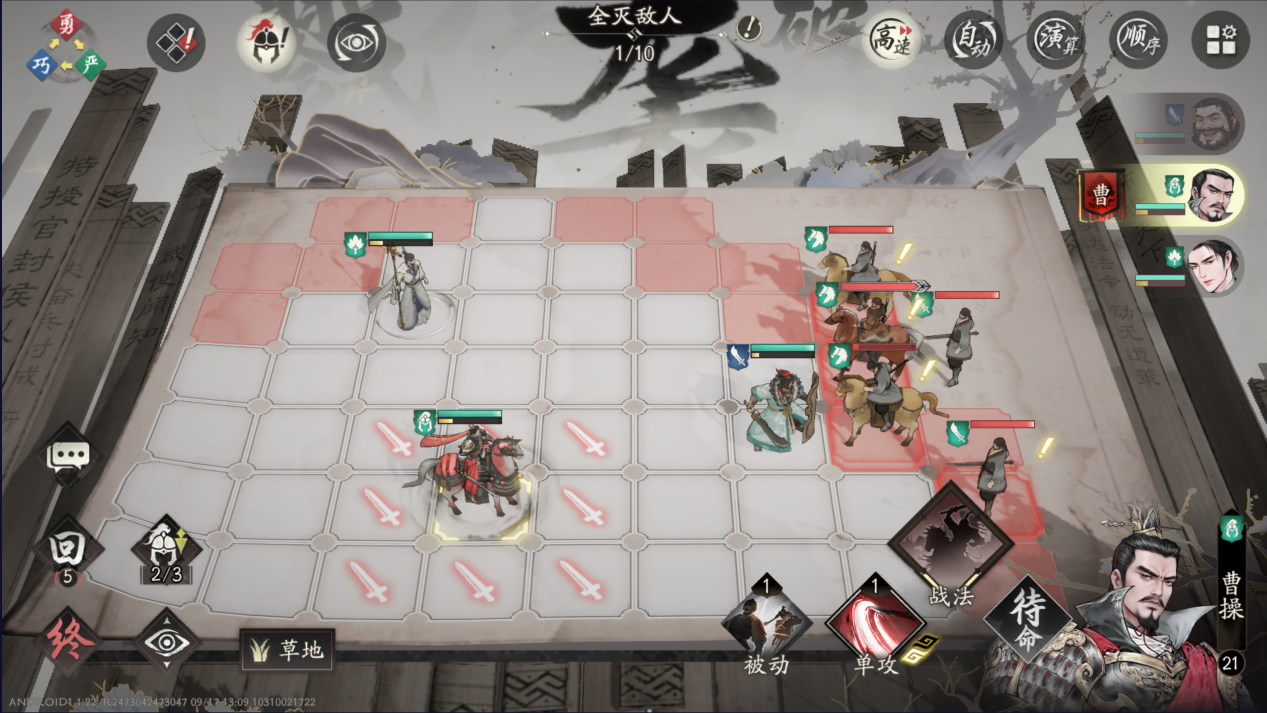Show the 顺序 turn order
The width and height of the screenshot is (1267, 713).
[x=1138, y=42]
